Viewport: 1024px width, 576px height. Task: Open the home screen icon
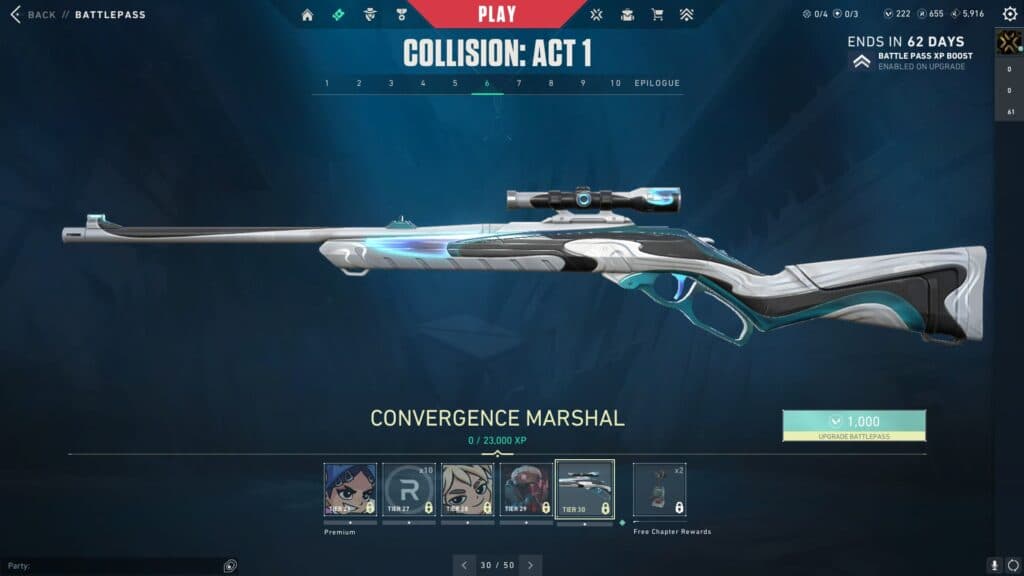(x=307, y=15)
